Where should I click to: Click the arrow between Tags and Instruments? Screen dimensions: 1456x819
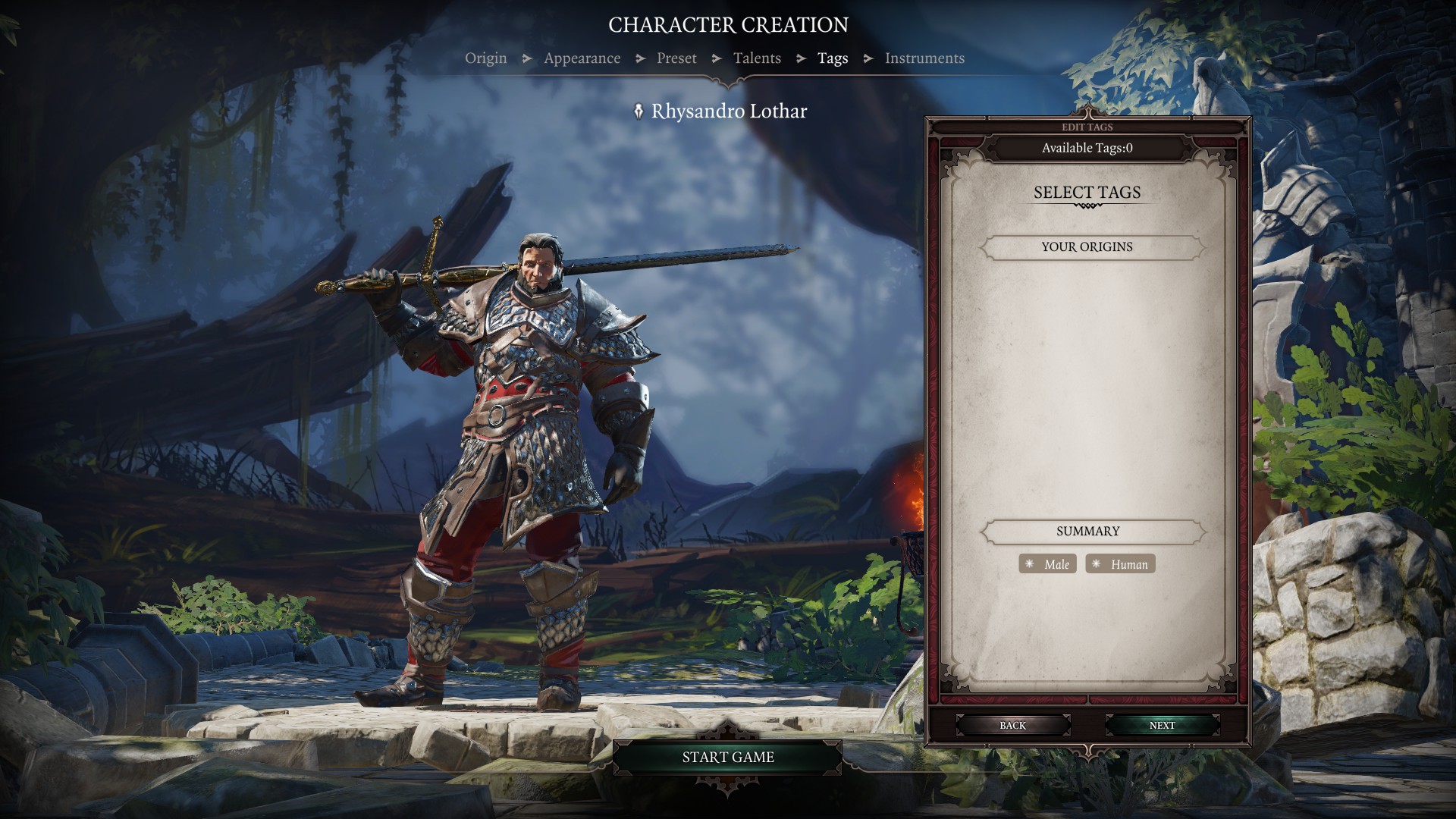(867, 58)
